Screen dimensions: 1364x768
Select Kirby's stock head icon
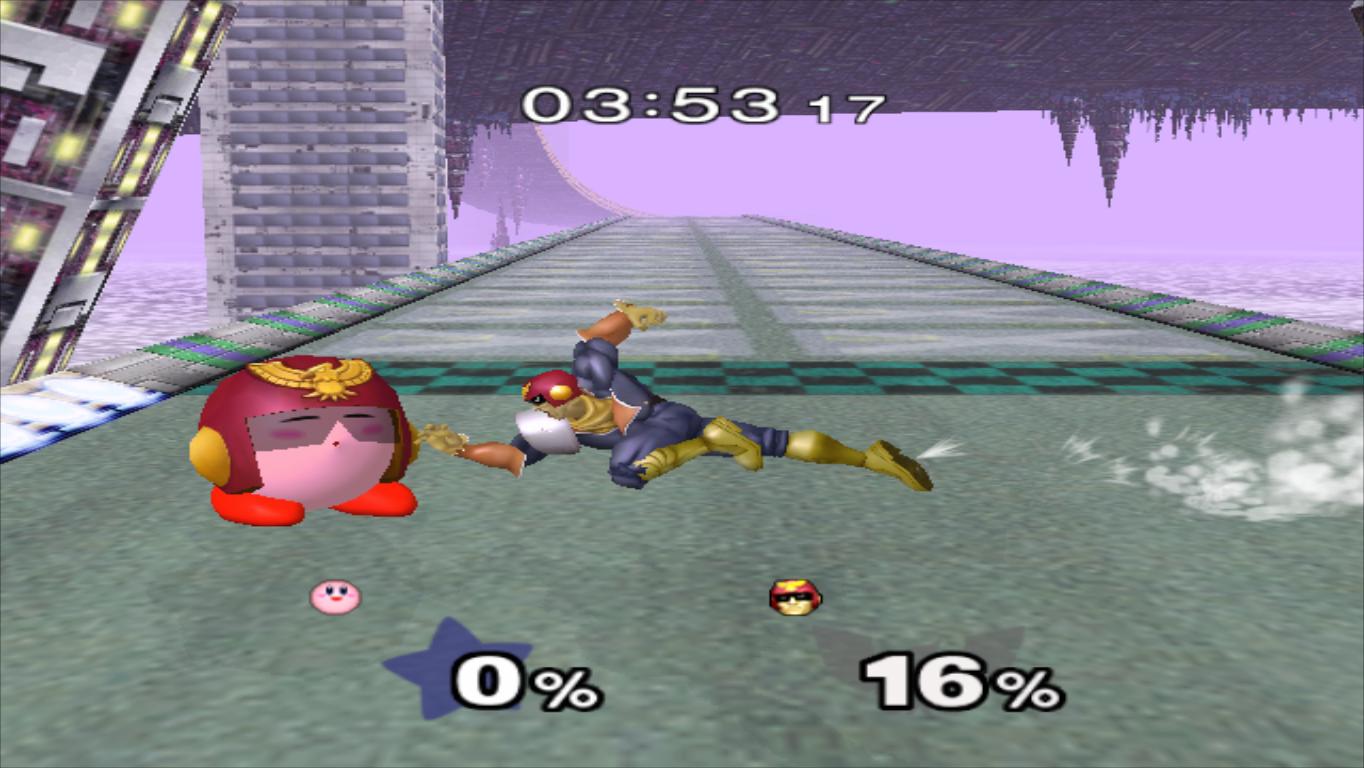point(333,594)
